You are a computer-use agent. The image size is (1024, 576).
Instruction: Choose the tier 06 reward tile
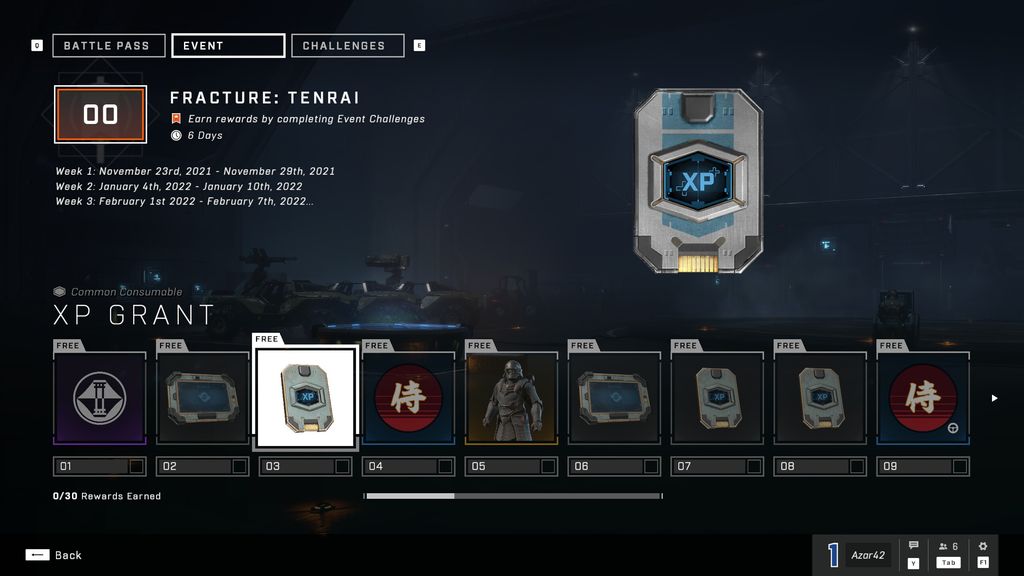tap(615, 398)
